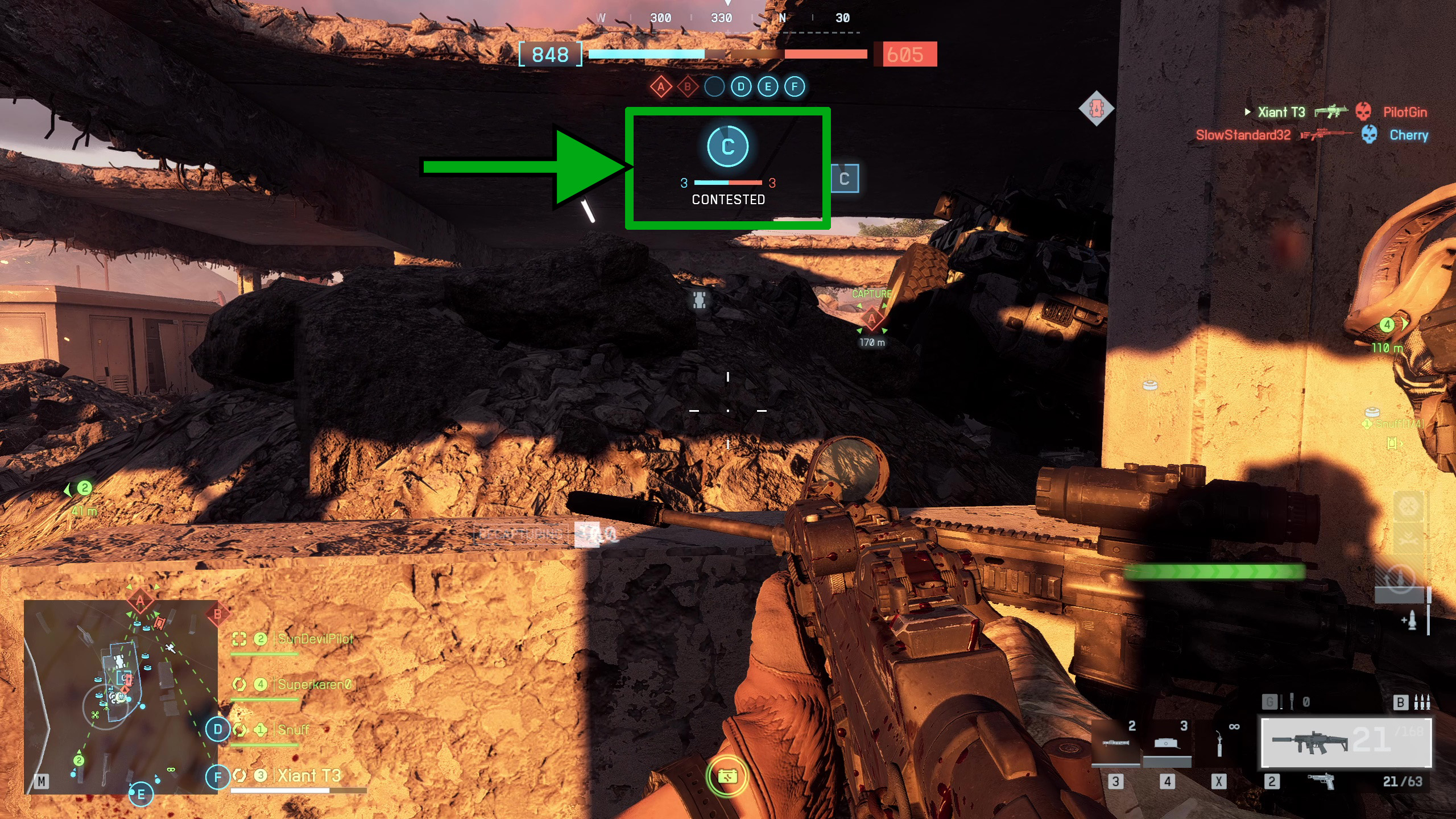Viewport: 1456px width, 819px height.
Task: Select squad member Snuff in the squad list
Action: click(293, 730)
